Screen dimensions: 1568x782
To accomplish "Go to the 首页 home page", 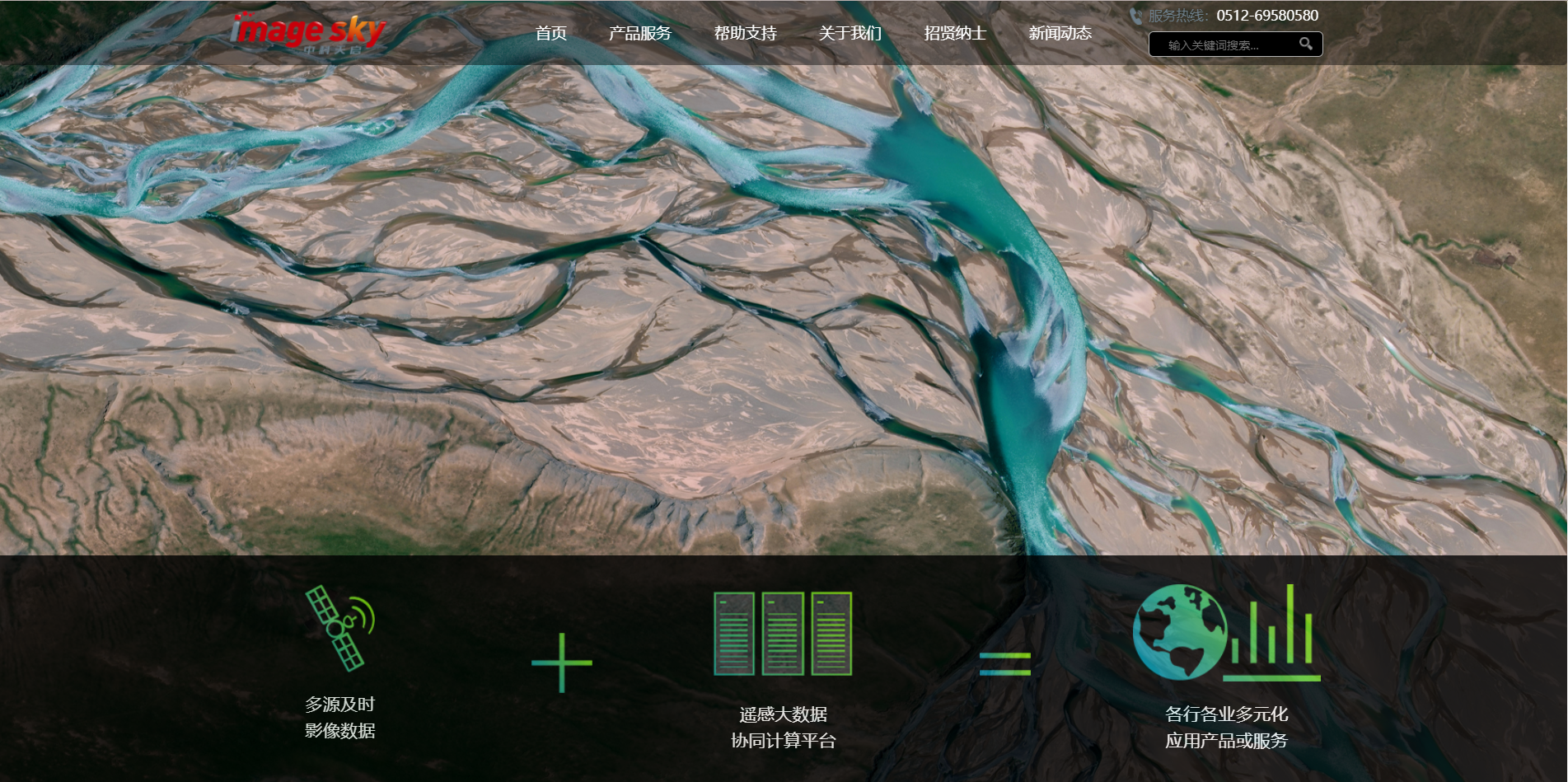I will (550, 33).
